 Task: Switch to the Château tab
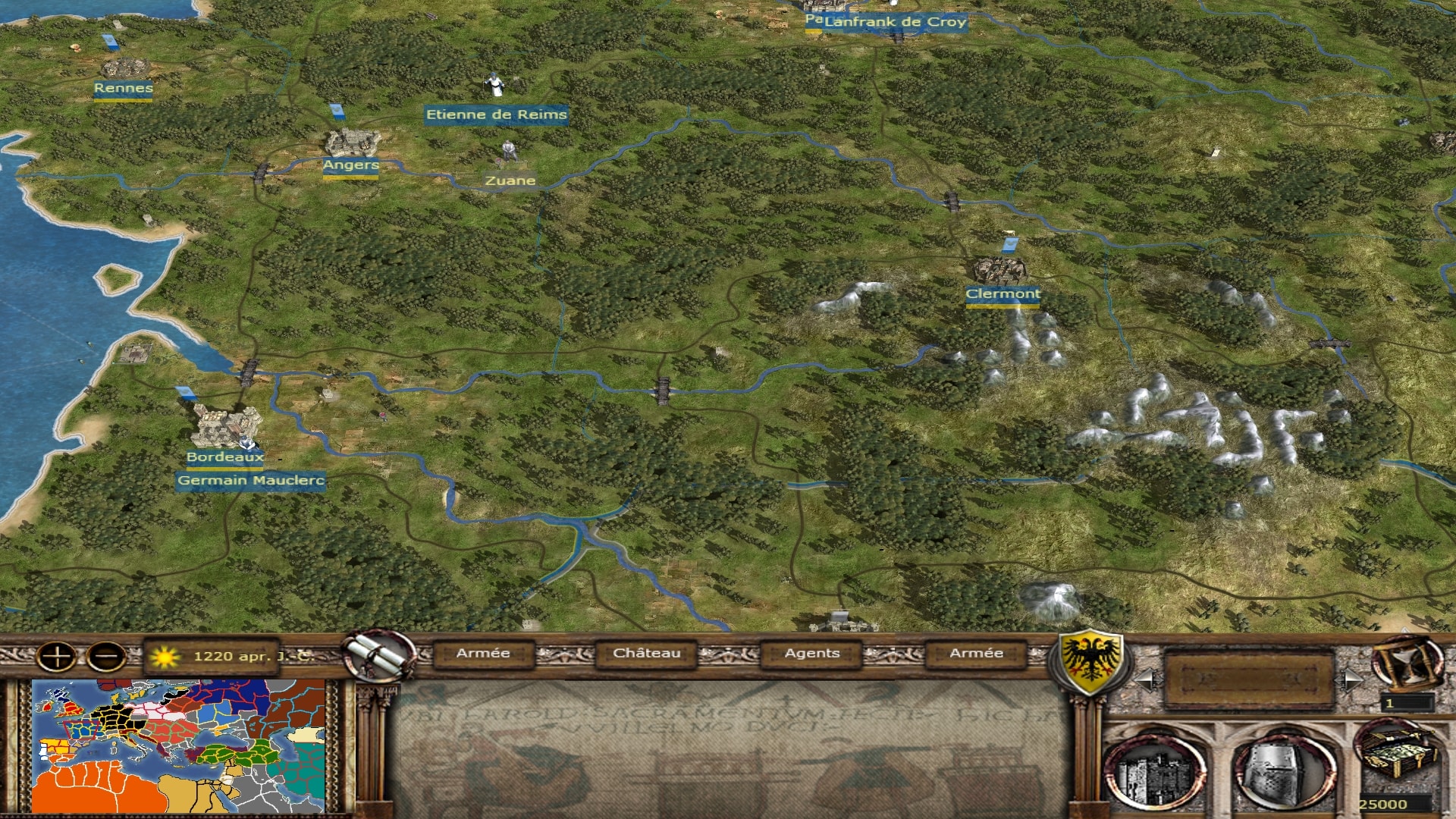point(646,653)
